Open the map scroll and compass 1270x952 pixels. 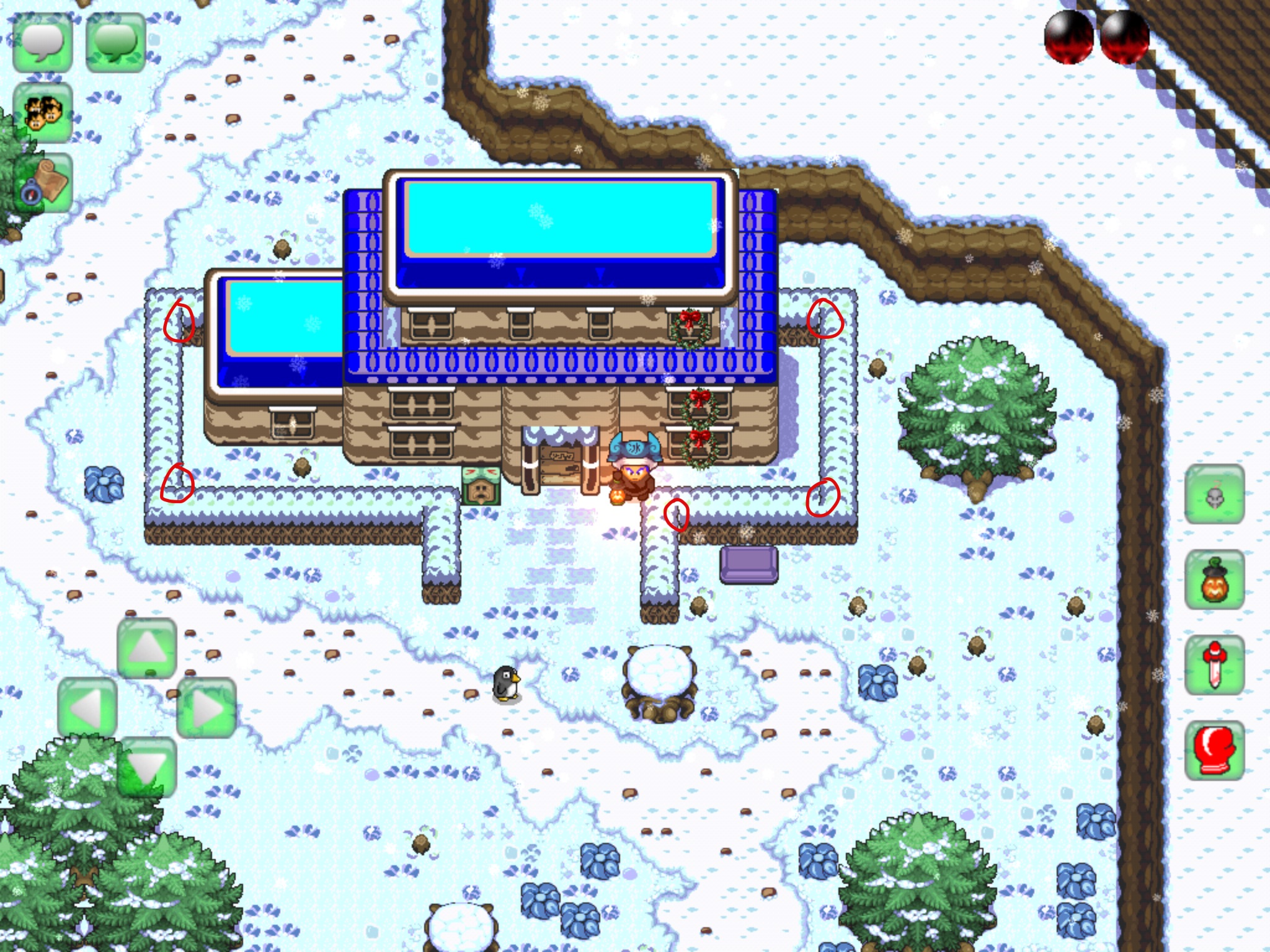point(43,183)
